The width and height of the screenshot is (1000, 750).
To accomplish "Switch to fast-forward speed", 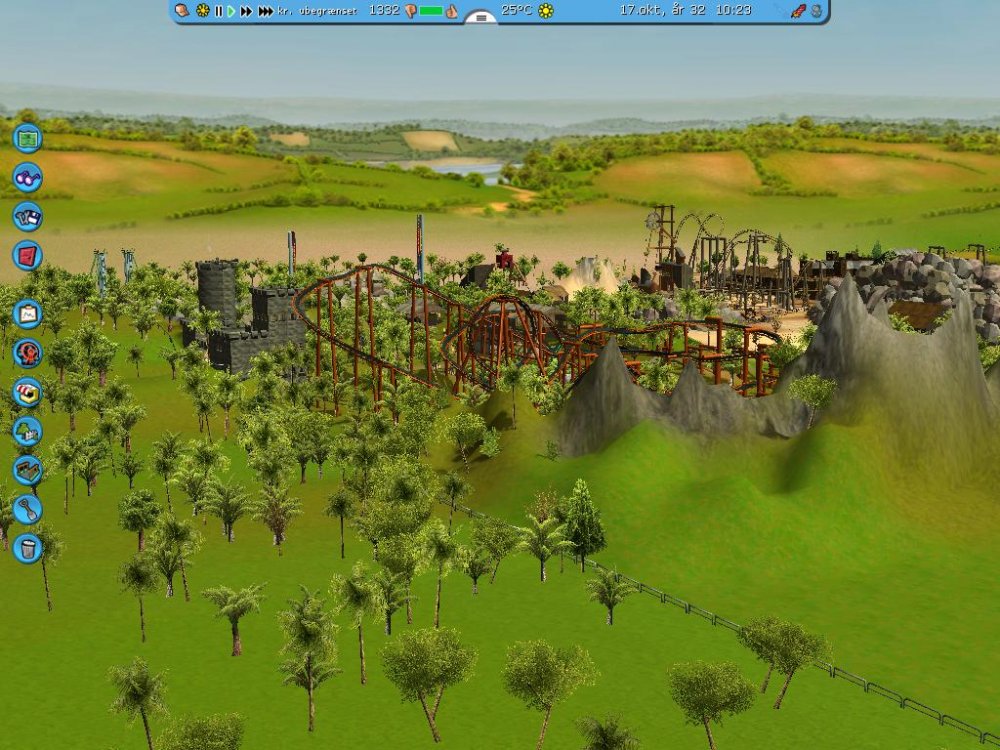I will point(247,11).
